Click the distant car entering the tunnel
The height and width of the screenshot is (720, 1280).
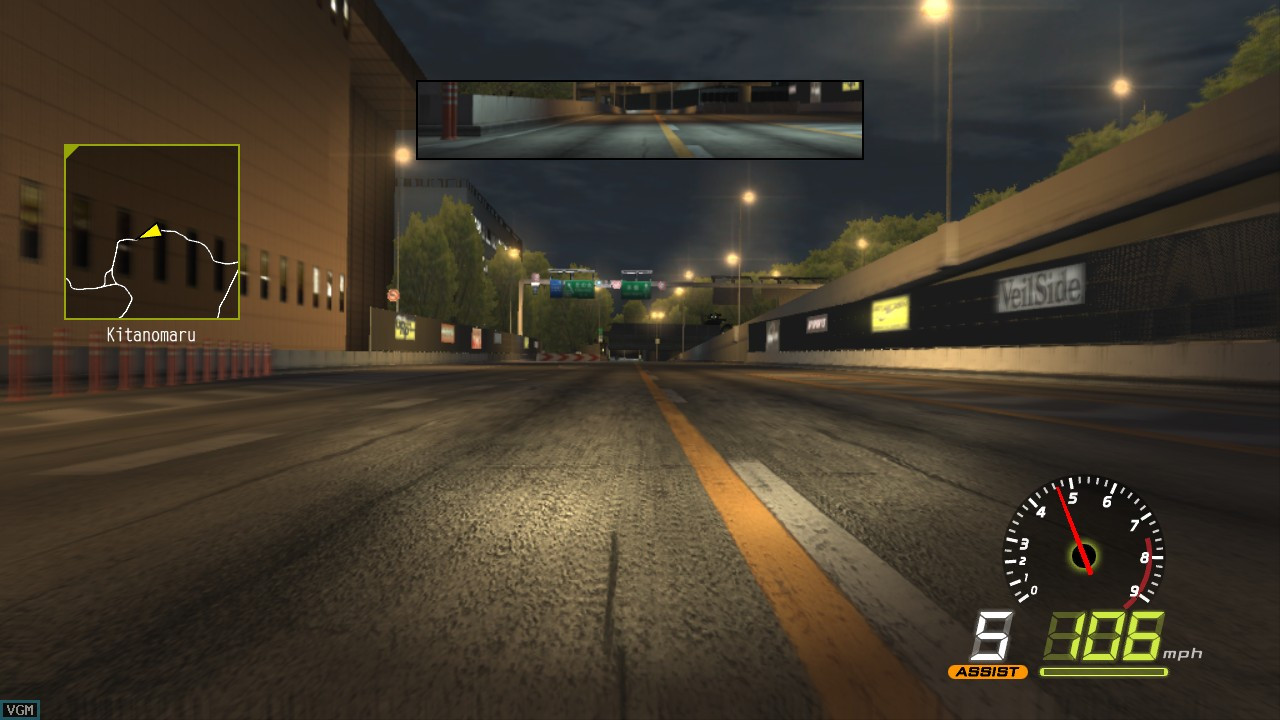(x=714, y=318)
